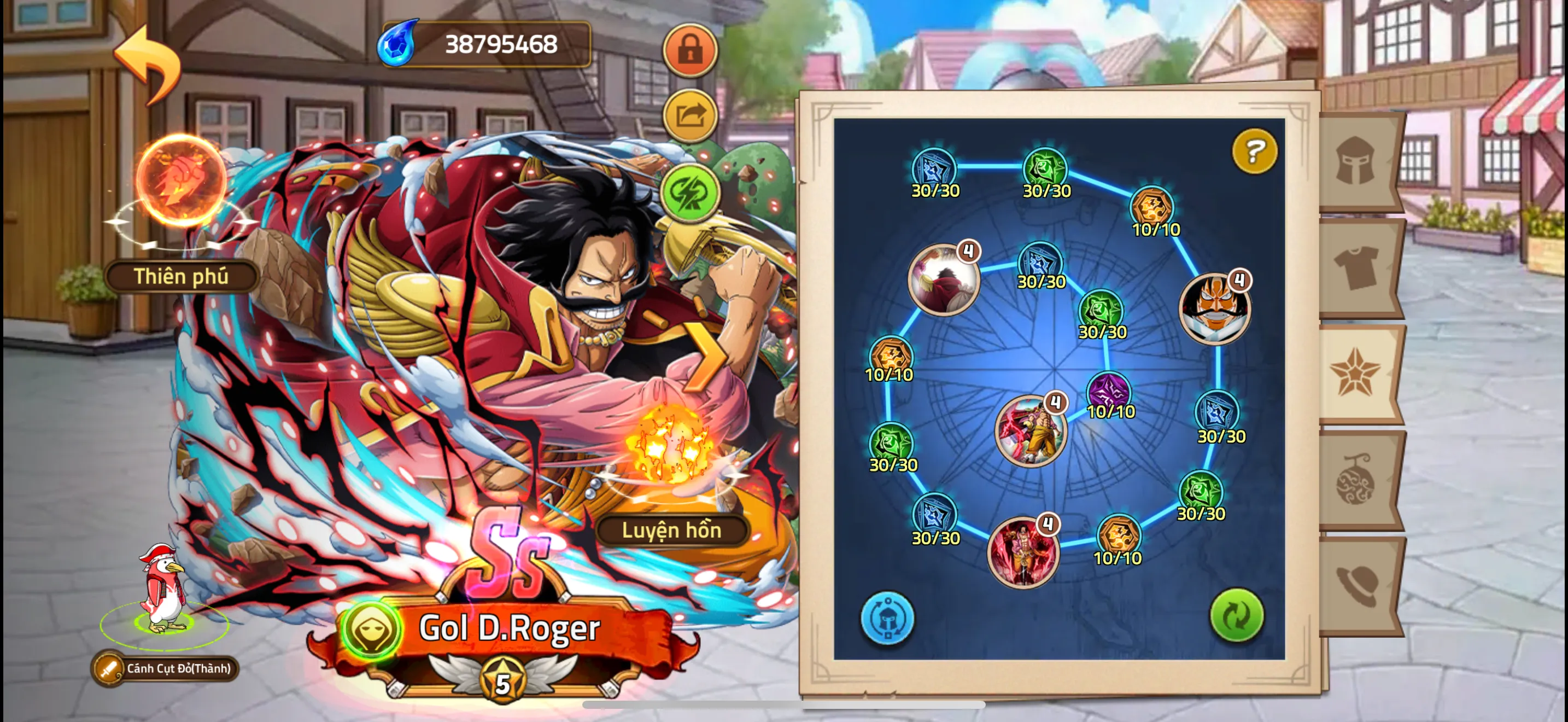Select the masked mustache hero node

coord(1214,308)
